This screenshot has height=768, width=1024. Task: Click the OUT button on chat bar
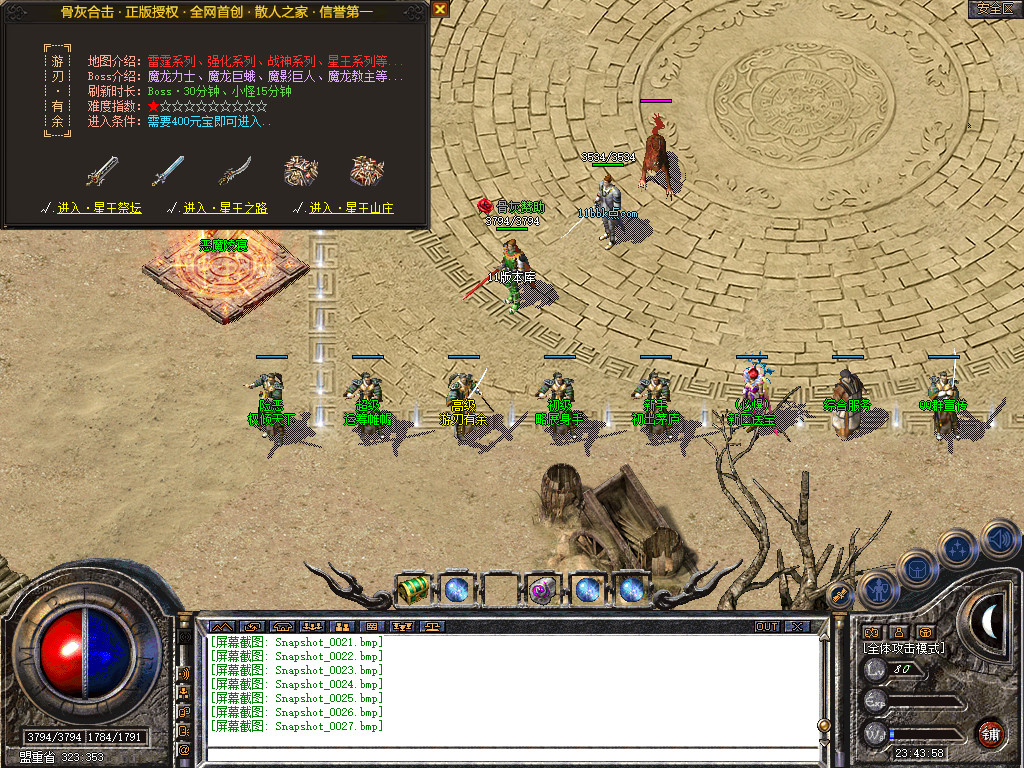coord(767,627)
